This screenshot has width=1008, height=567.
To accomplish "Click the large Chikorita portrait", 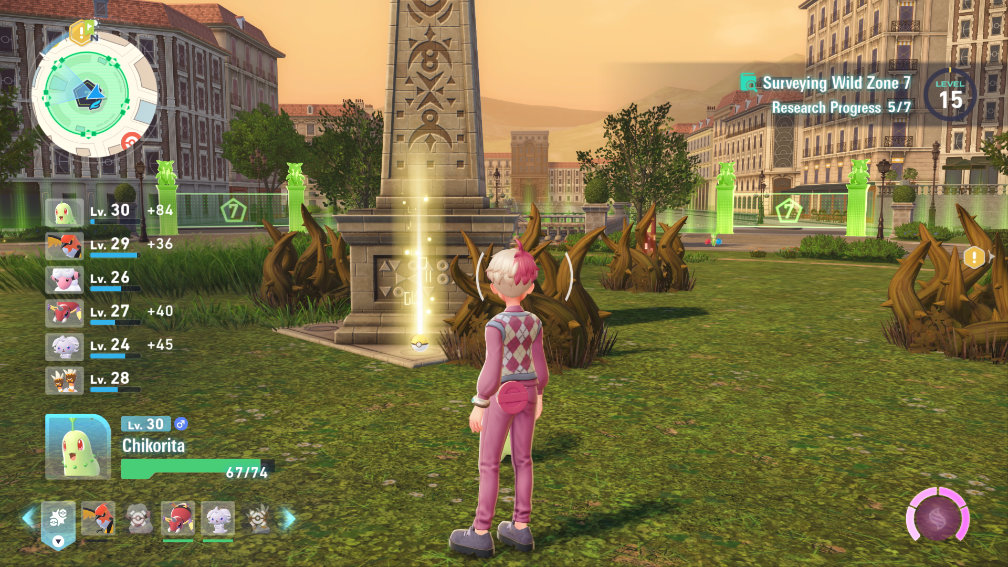I will tap(77, 447).
